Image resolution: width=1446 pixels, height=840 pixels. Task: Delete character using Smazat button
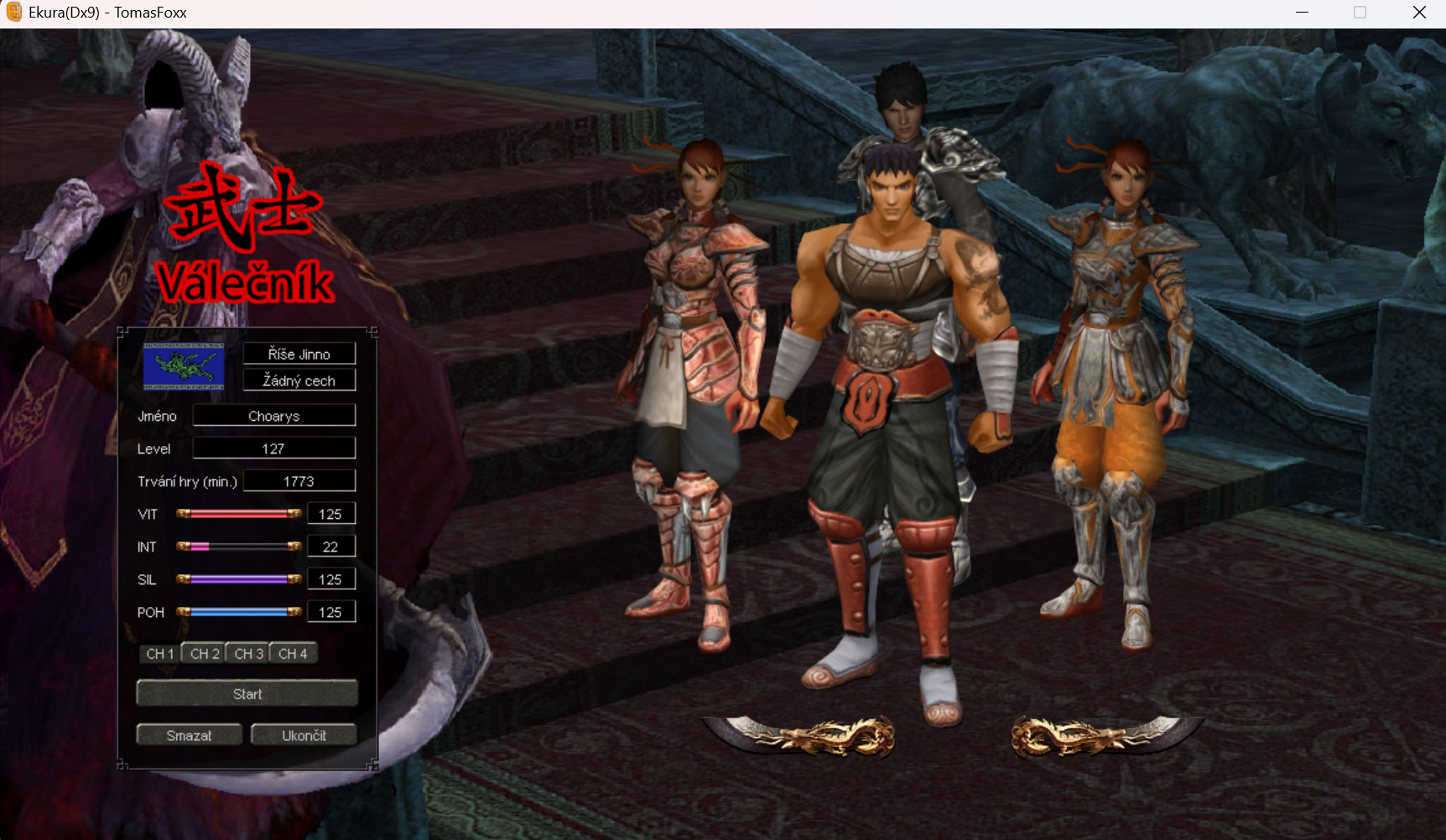coord(189,735)
